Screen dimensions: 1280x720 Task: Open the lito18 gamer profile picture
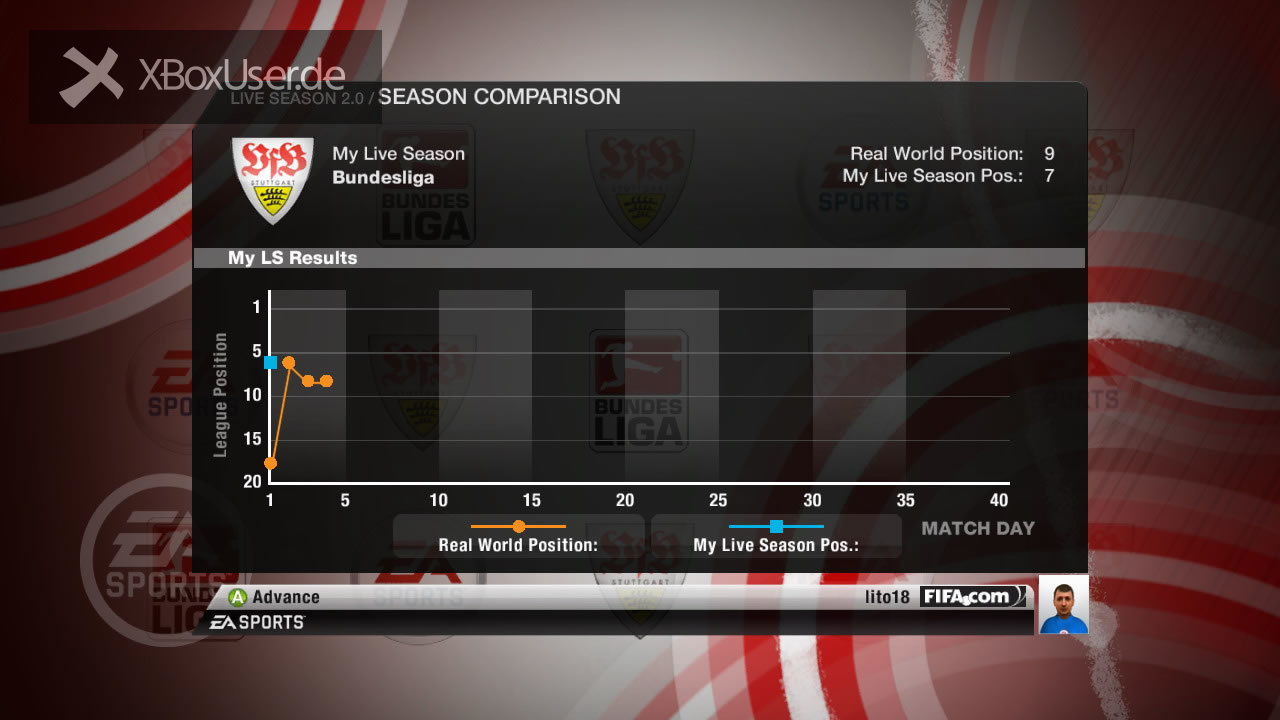pos(1063,605)
